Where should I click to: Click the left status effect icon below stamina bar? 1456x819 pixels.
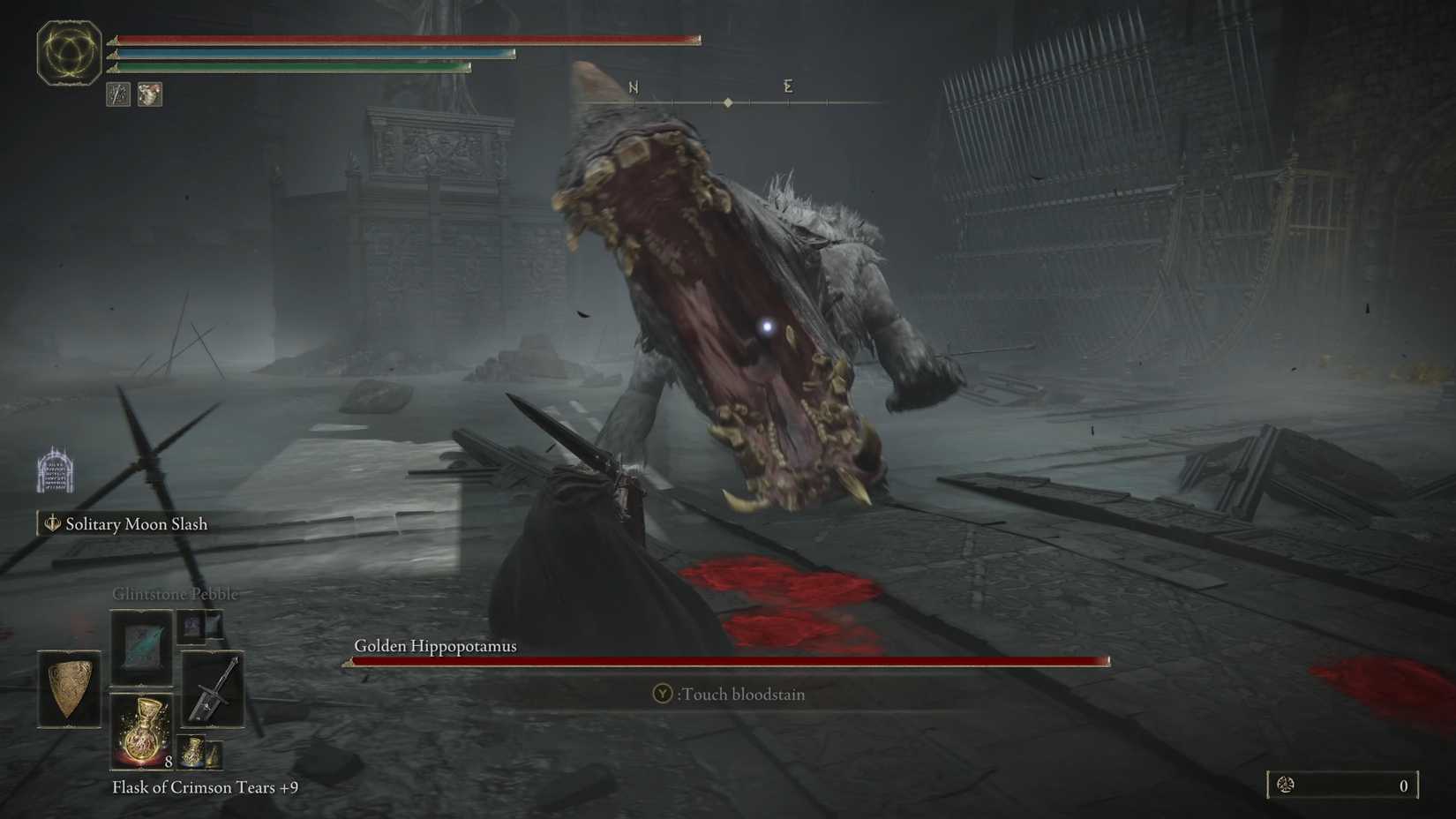click(117, 94)
